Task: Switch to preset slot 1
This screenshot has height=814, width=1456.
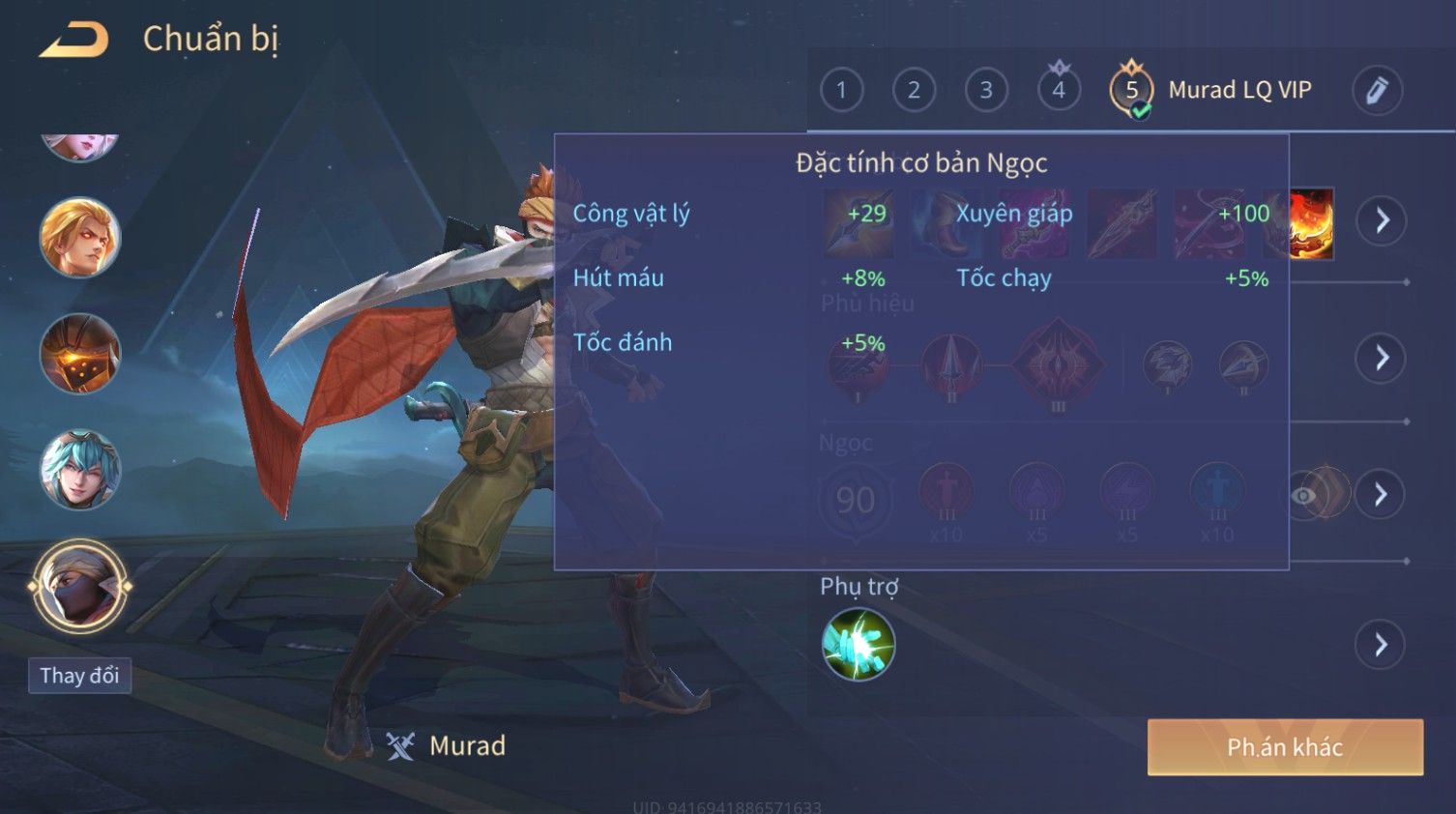Action: pos(841,90)
